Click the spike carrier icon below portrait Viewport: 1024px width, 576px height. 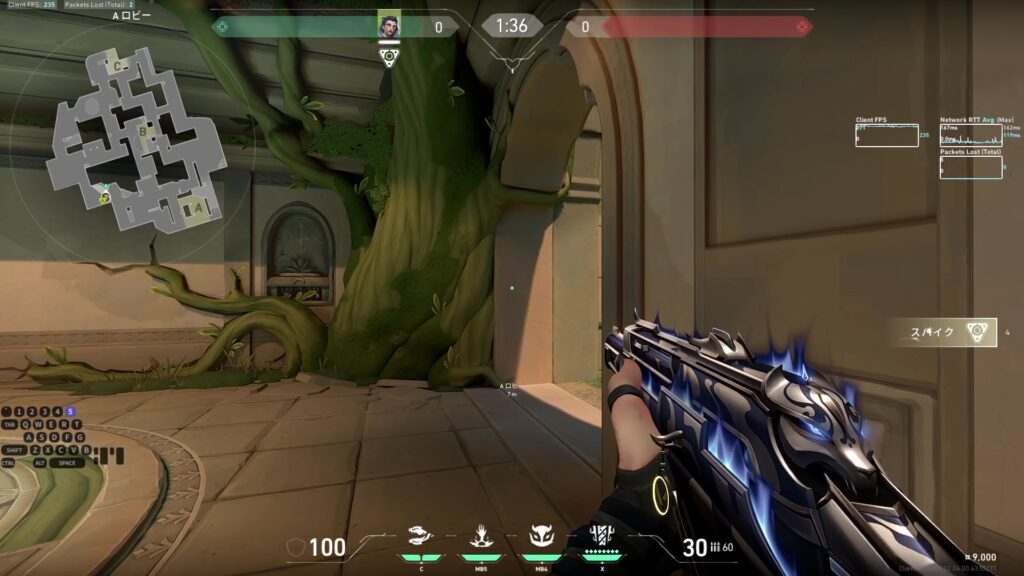click(x=389, y=56)
